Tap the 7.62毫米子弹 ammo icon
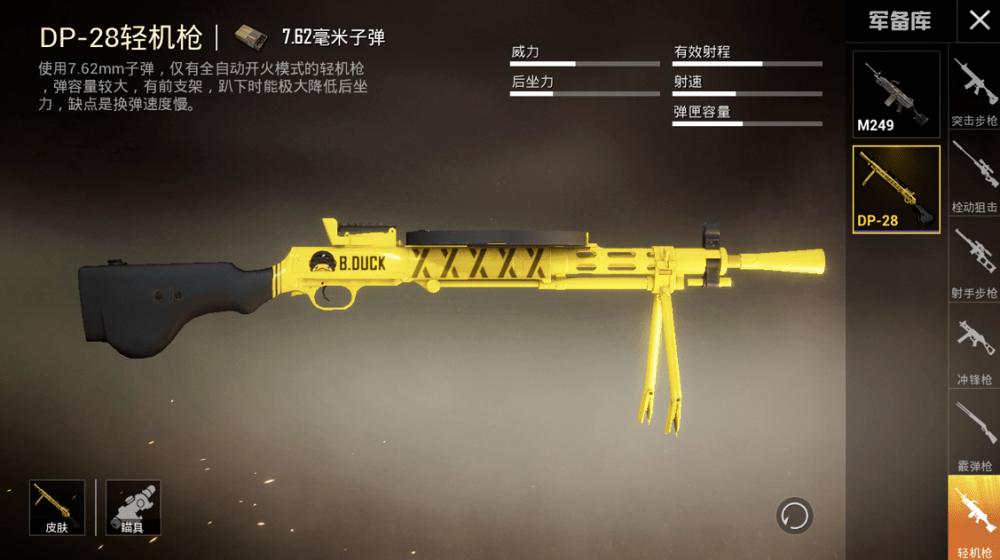 pyautogui.click(x=251, y=37)
